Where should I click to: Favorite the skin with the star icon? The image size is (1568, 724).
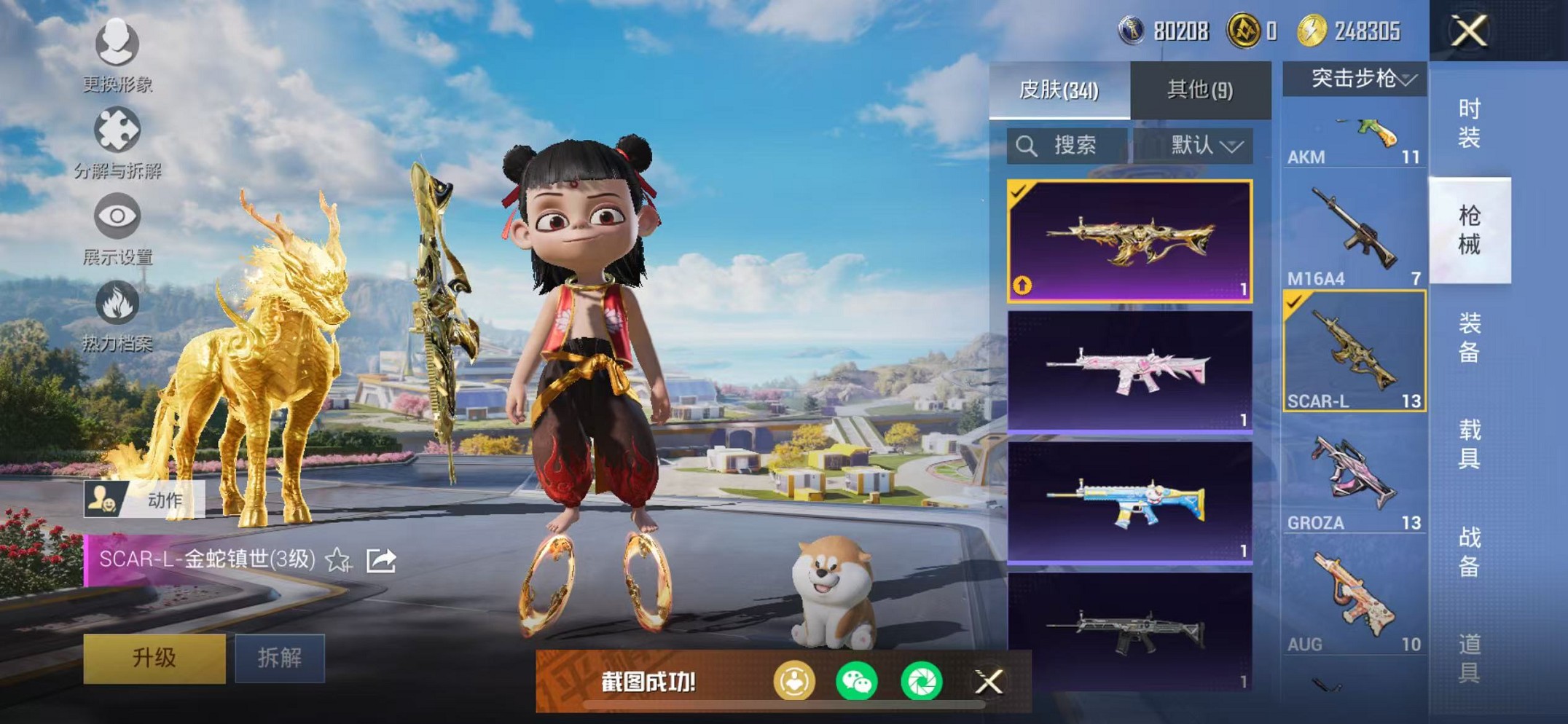tap(338, 560)
